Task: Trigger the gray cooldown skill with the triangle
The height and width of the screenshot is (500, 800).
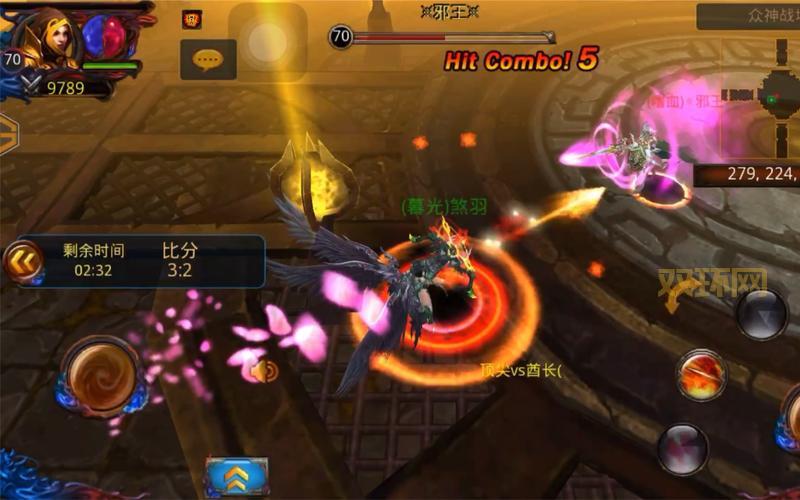Action: [763, 313]
